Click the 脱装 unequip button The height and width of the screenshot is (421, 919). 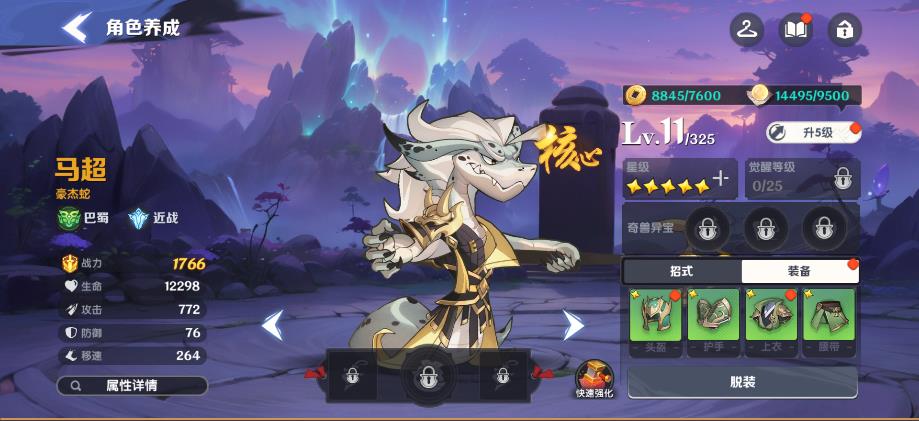pyautogui.click(x=742, y=382)
